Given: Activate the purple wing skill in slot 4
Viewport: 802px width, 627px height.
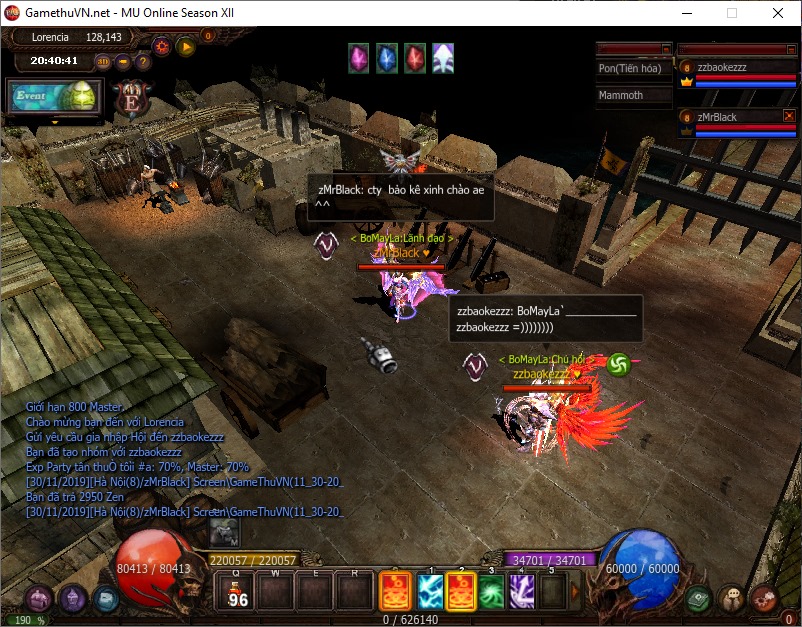Looking at the screenshot, I should click(x=522, y=592).
